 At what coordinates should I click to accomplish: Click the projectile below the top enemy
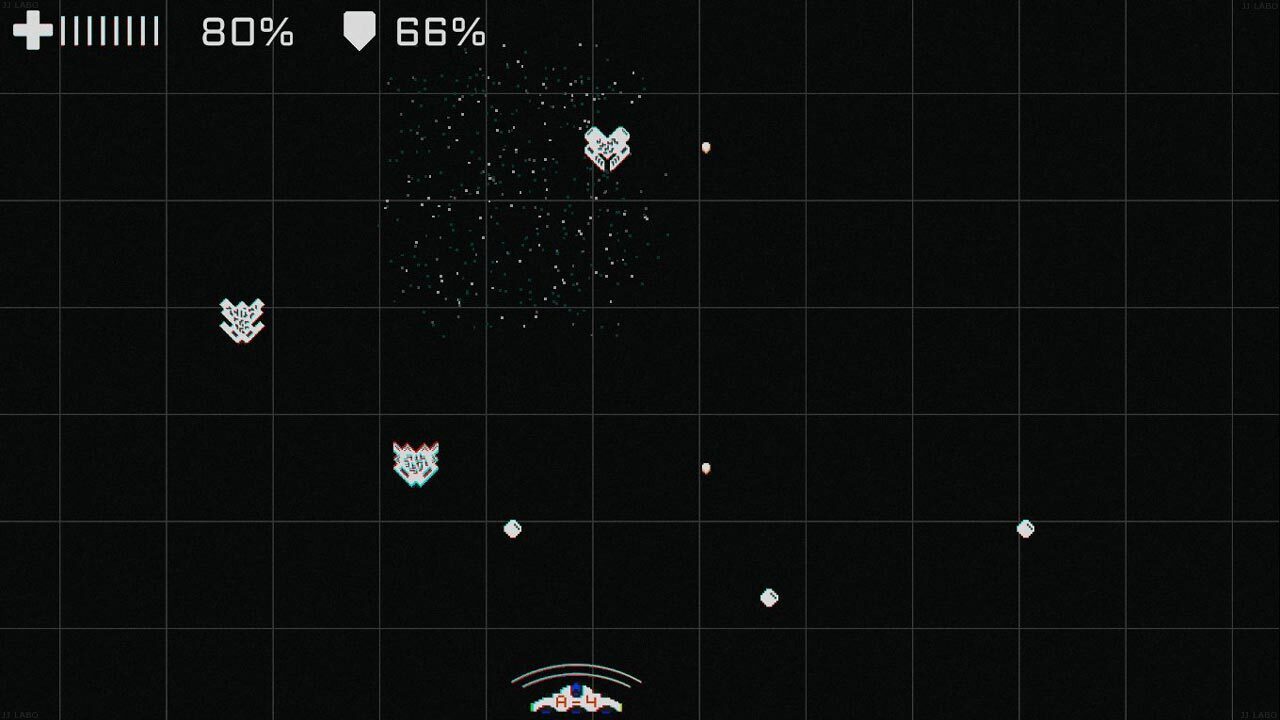(707, 146)
